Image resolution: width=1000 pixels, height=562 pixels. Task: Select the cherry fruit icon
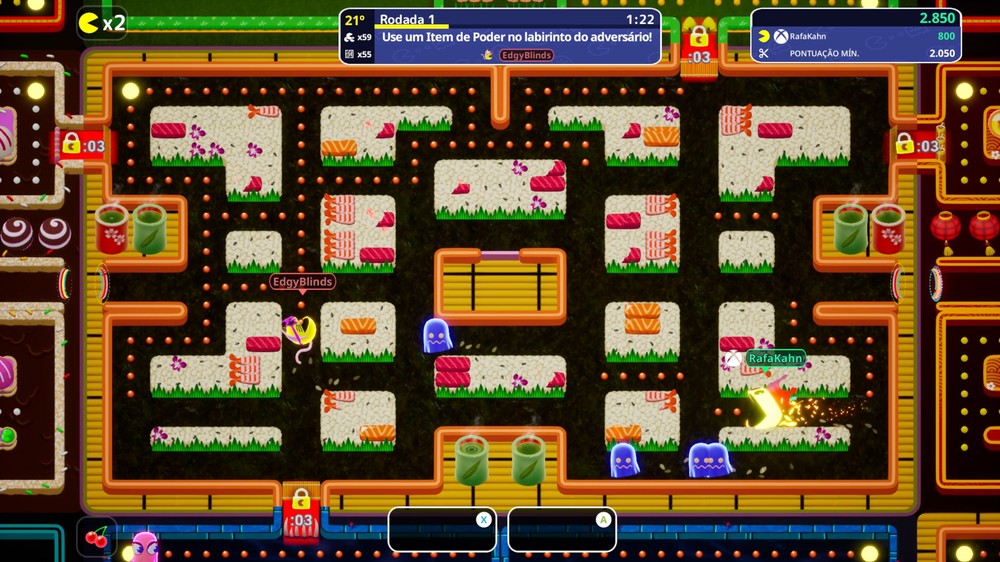[97, 537]
